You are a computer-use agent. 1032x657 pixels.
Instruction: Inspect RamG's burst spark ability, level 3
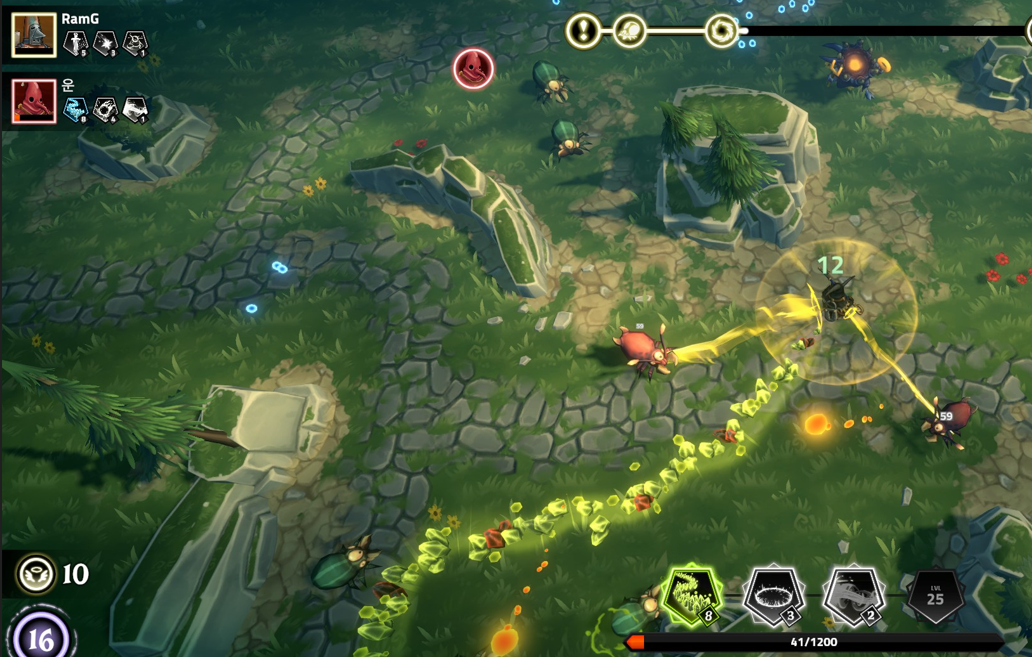click(105, 43)
